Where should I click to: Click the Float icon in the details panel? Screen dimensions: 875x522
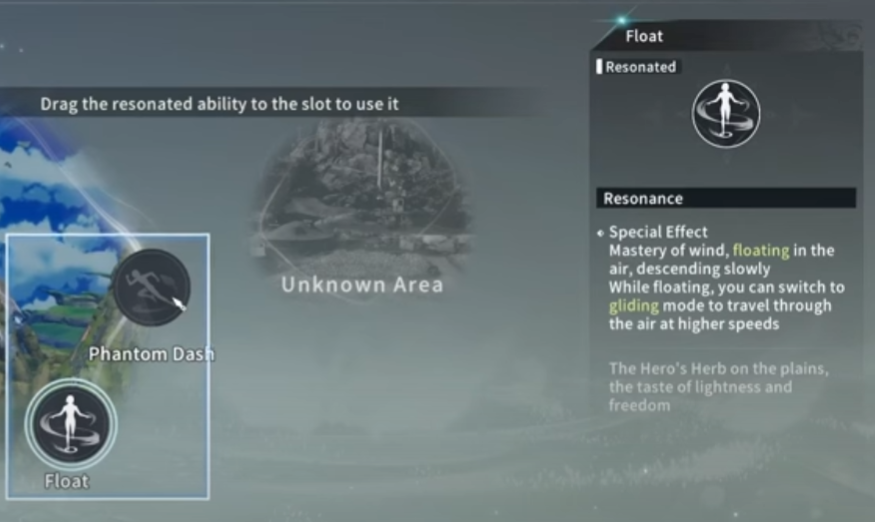pyautogui.click(x=726, y=114)
